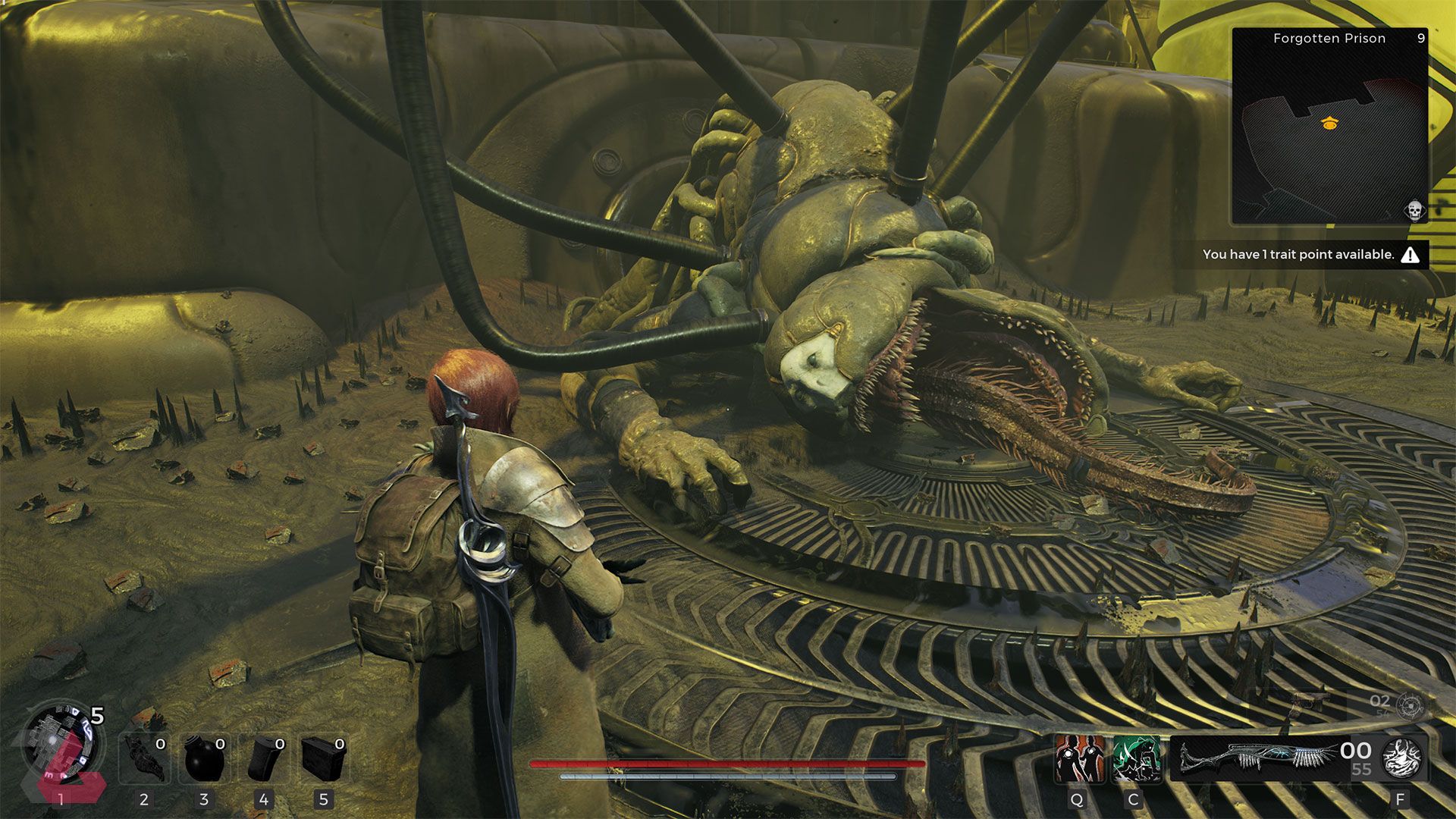Viewport: 1456px width, 819px height.
Task: Select the dark root consumable slot
Action: tap(145, 758)
